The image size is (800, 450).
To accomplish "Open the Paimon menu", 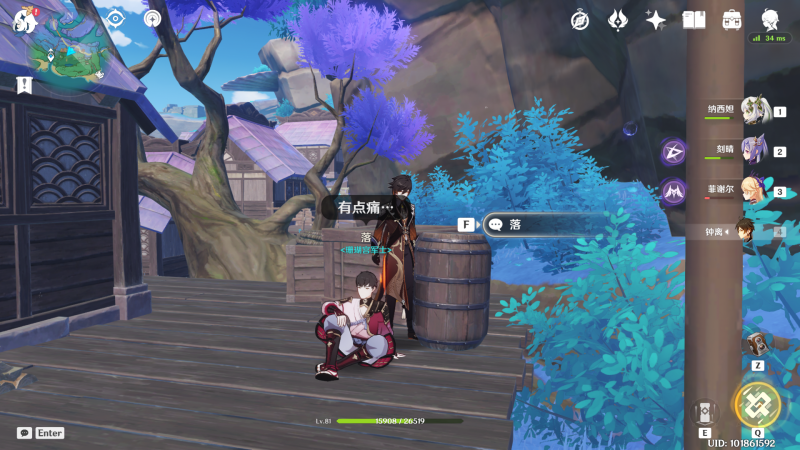I will tap(24, 20).
